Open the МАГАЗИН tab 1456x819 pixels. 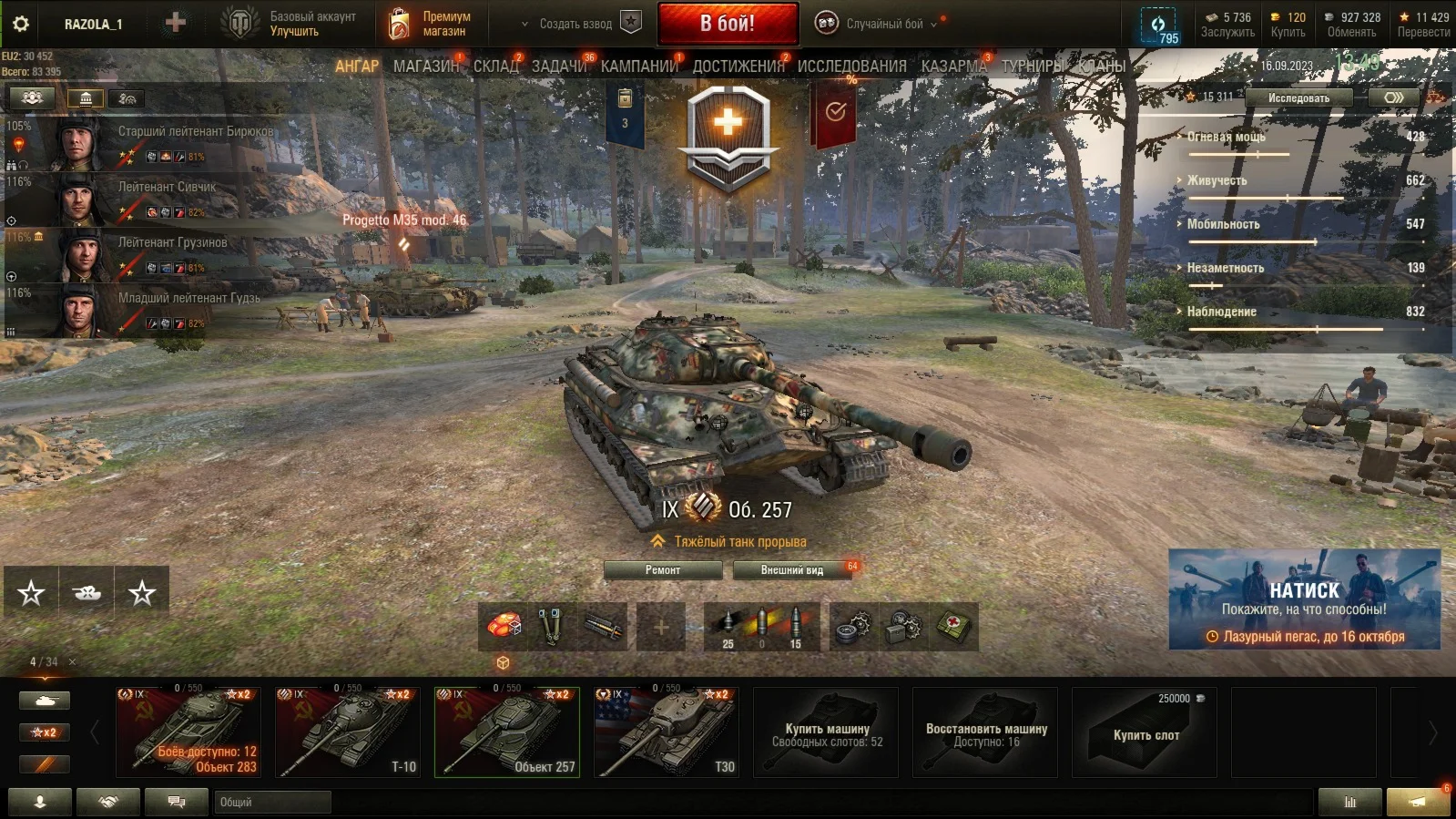pyautogui.click(x=426, y=66)
